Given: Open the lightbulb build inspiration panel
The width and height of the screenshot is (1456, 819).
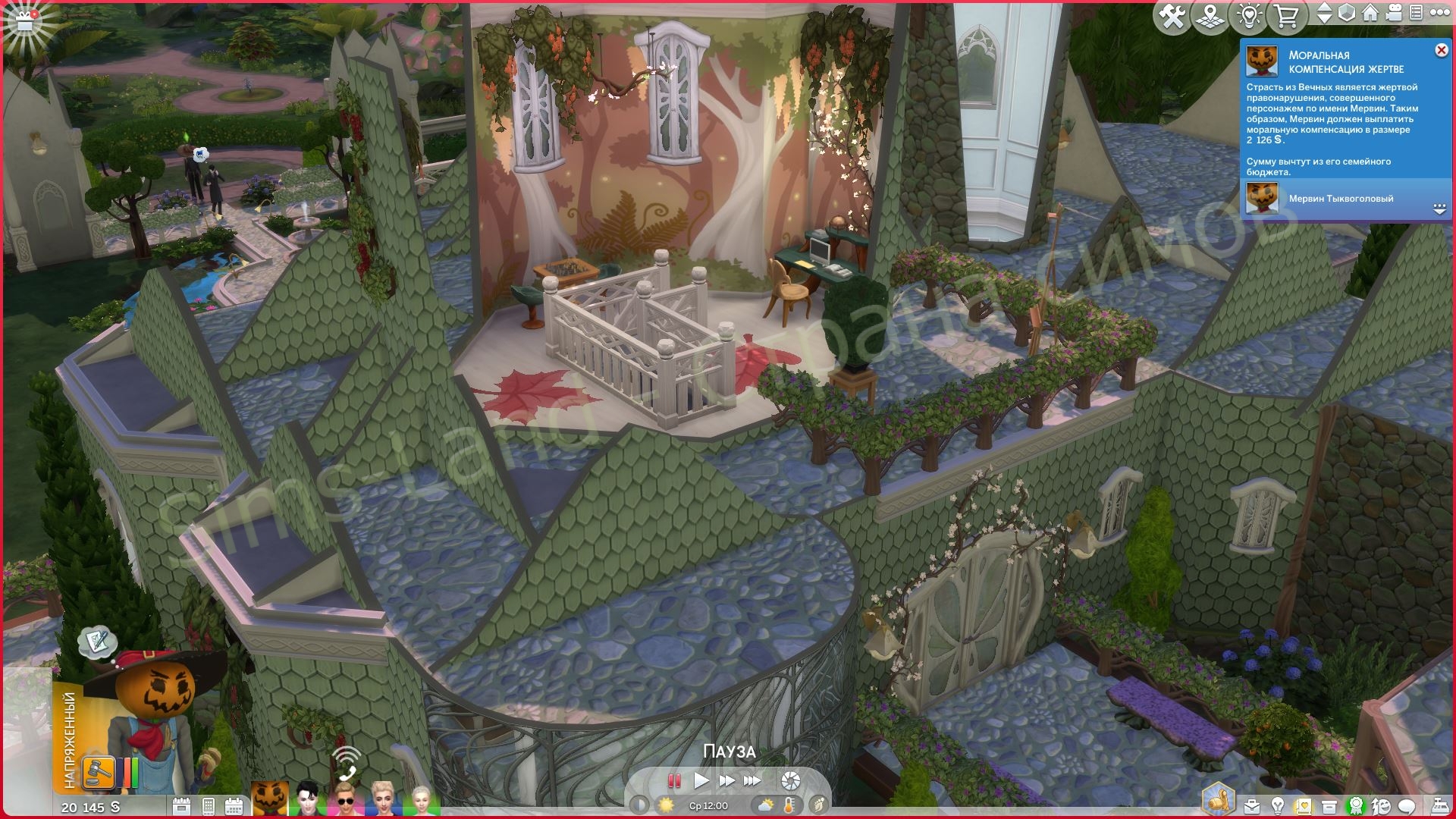Looking at the screenshot, I should [x=1249, y=15].
